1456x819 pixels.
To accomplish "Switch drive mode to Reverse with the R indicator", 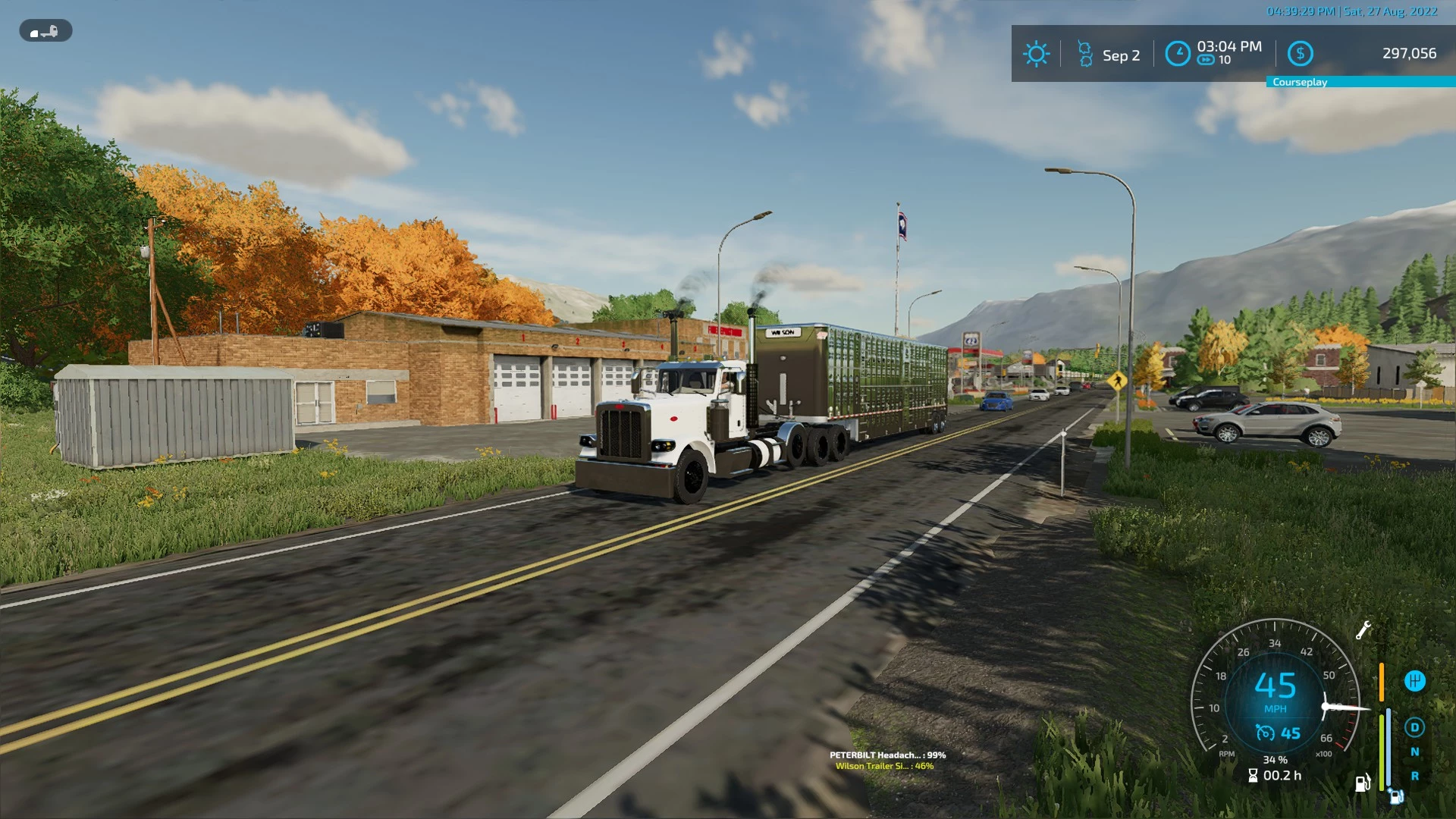I will (x=1415, y=777).
